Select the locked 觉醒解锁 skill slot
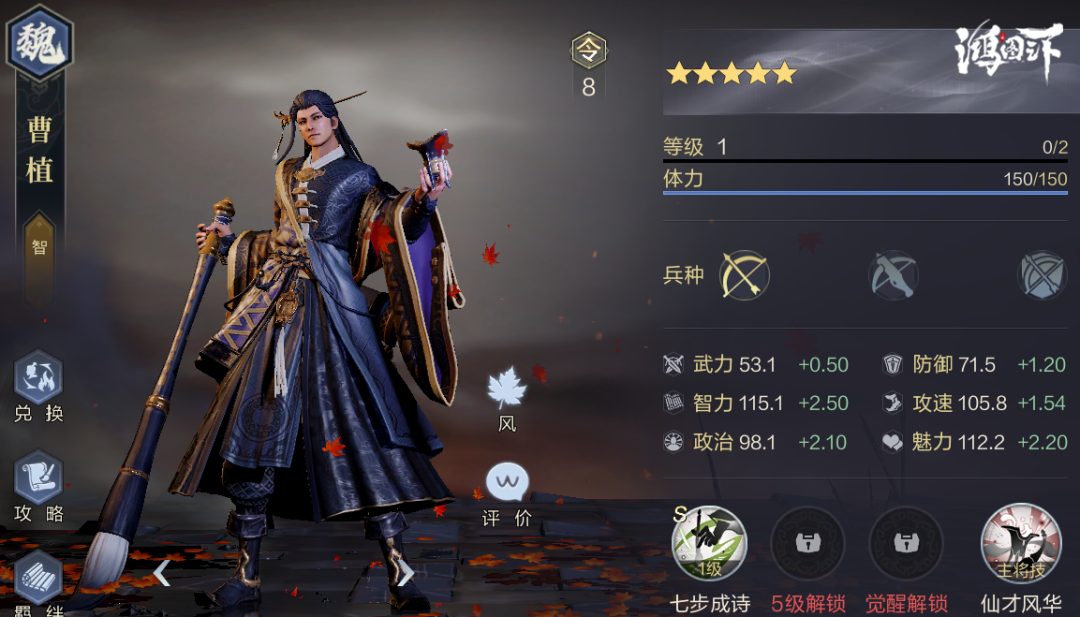This screenshot has height=617, width=1080. click(x=908, y=544)
